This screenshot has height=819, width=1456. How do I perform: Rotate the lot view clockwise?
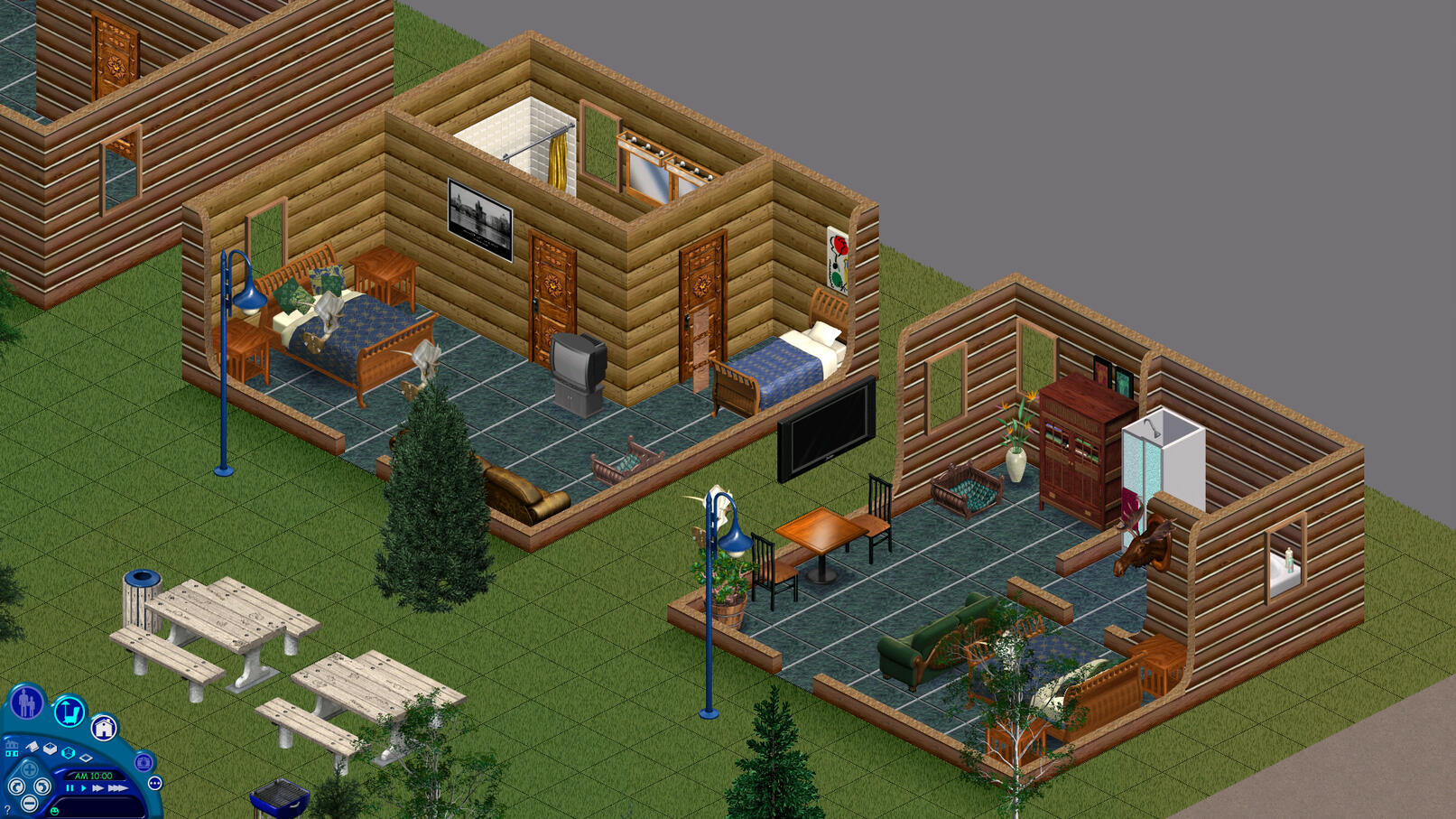click(x=42, y=787)
